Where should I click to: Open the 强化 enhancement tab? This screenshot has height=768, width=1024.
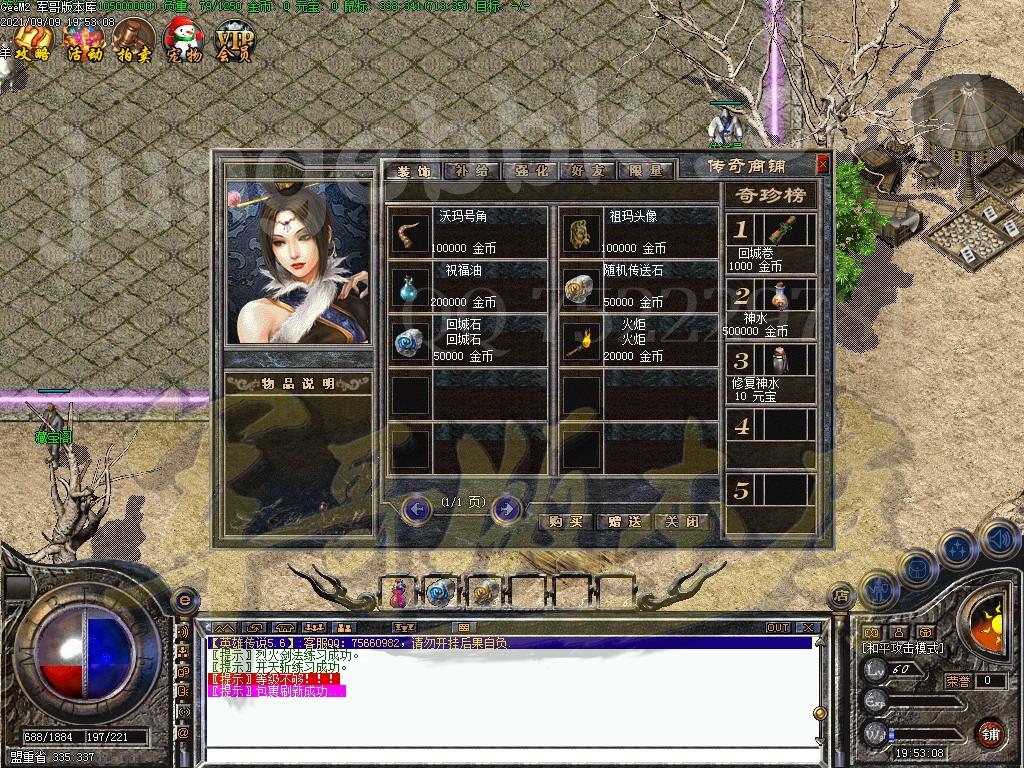coord(529,171)
